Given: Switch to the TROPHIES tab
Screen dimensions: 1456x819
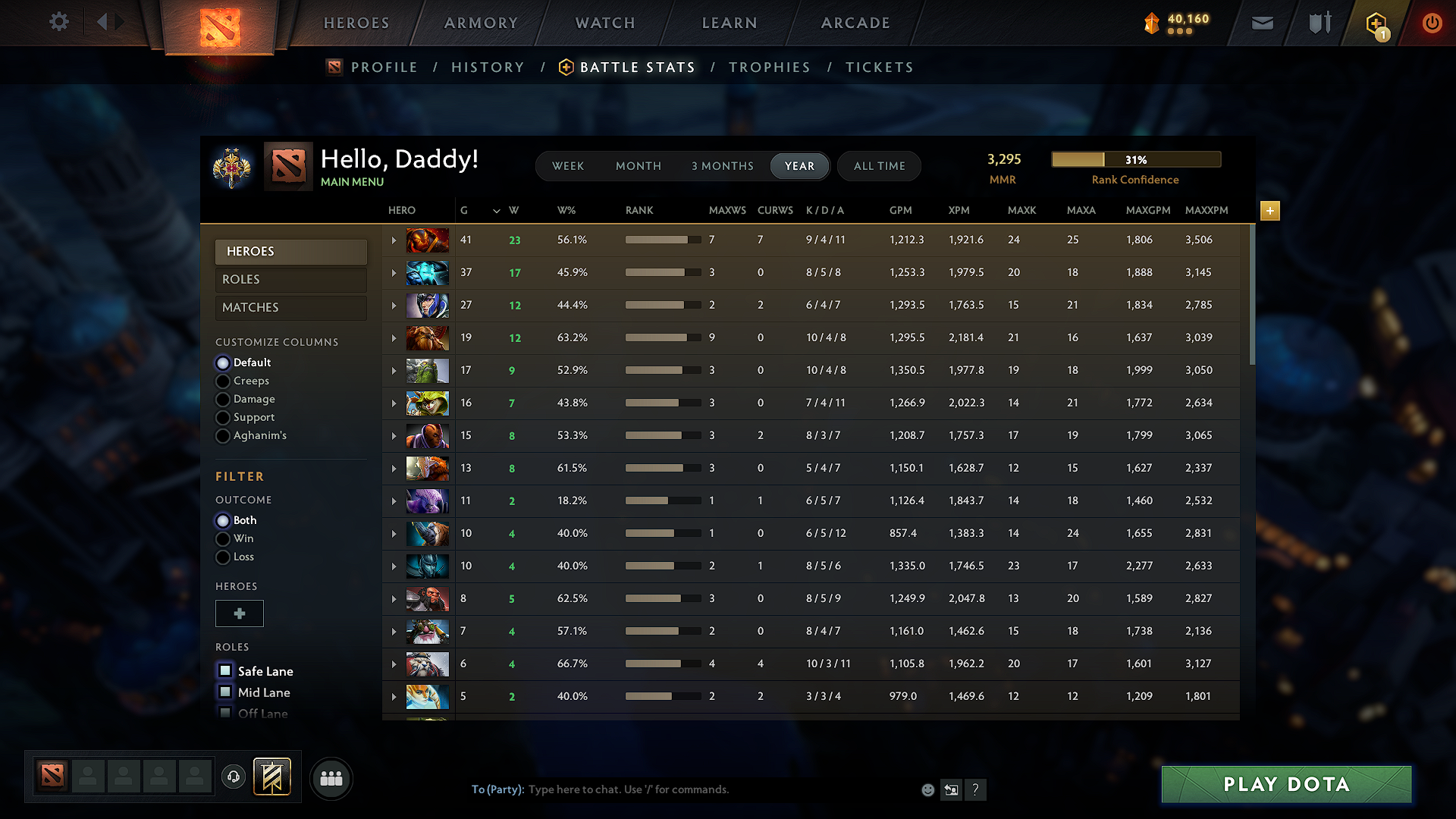Looking at the screenshot, I should (770, 67).
